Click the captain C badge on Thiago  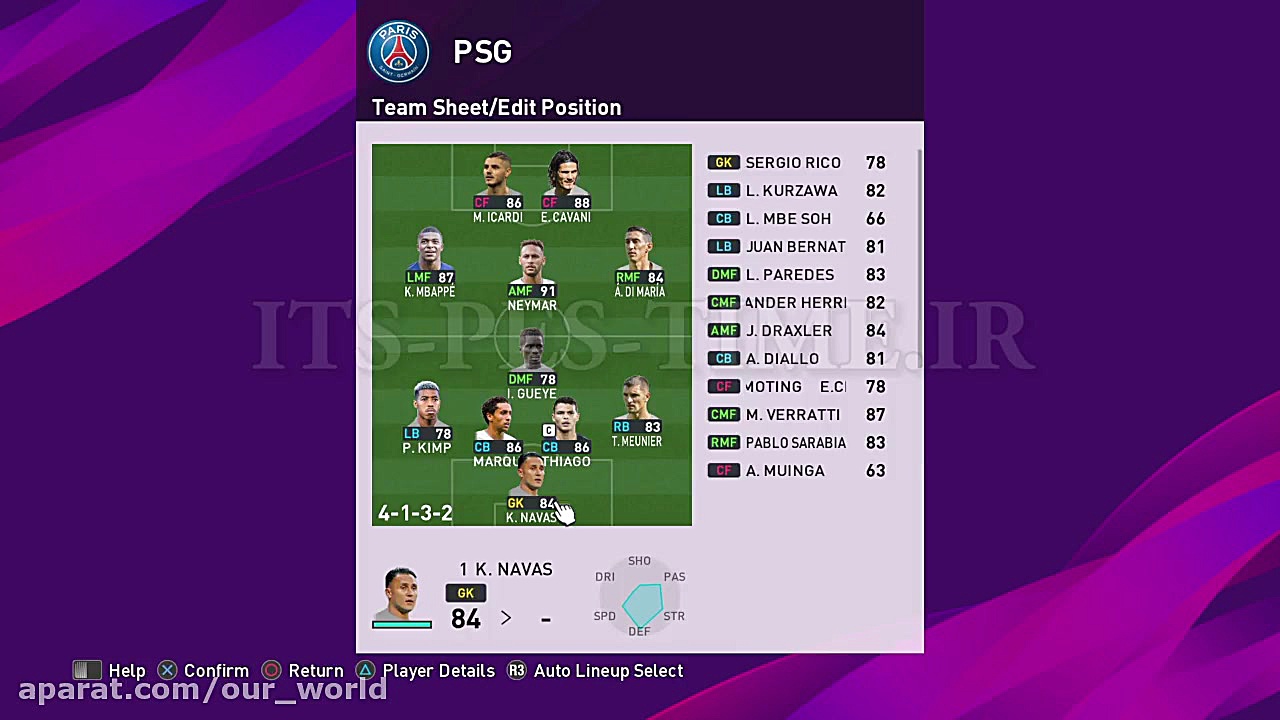(549, 430)
